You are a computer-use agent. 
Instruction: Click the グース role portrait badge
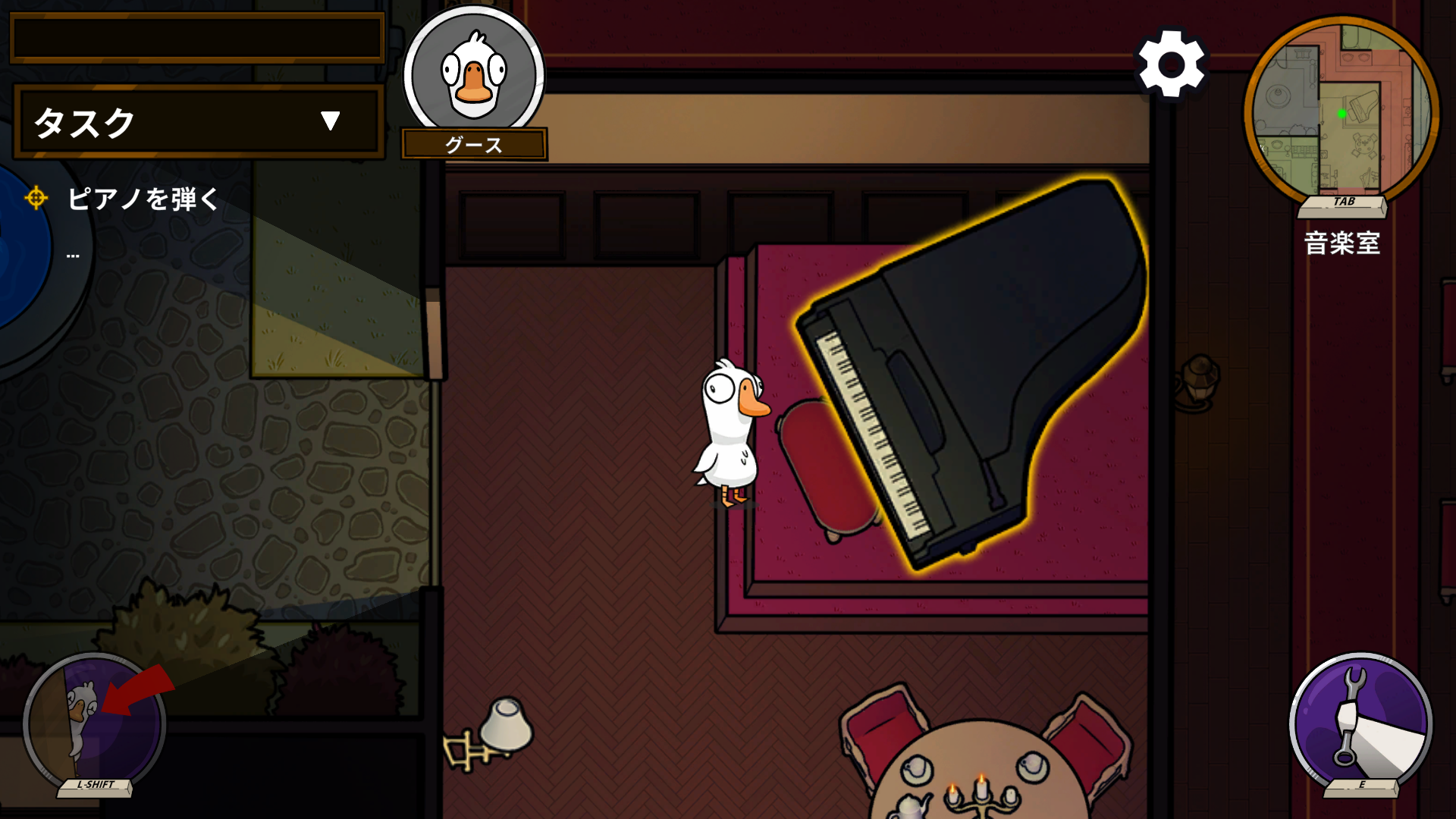pyautogui.click(x=474, y=80)
